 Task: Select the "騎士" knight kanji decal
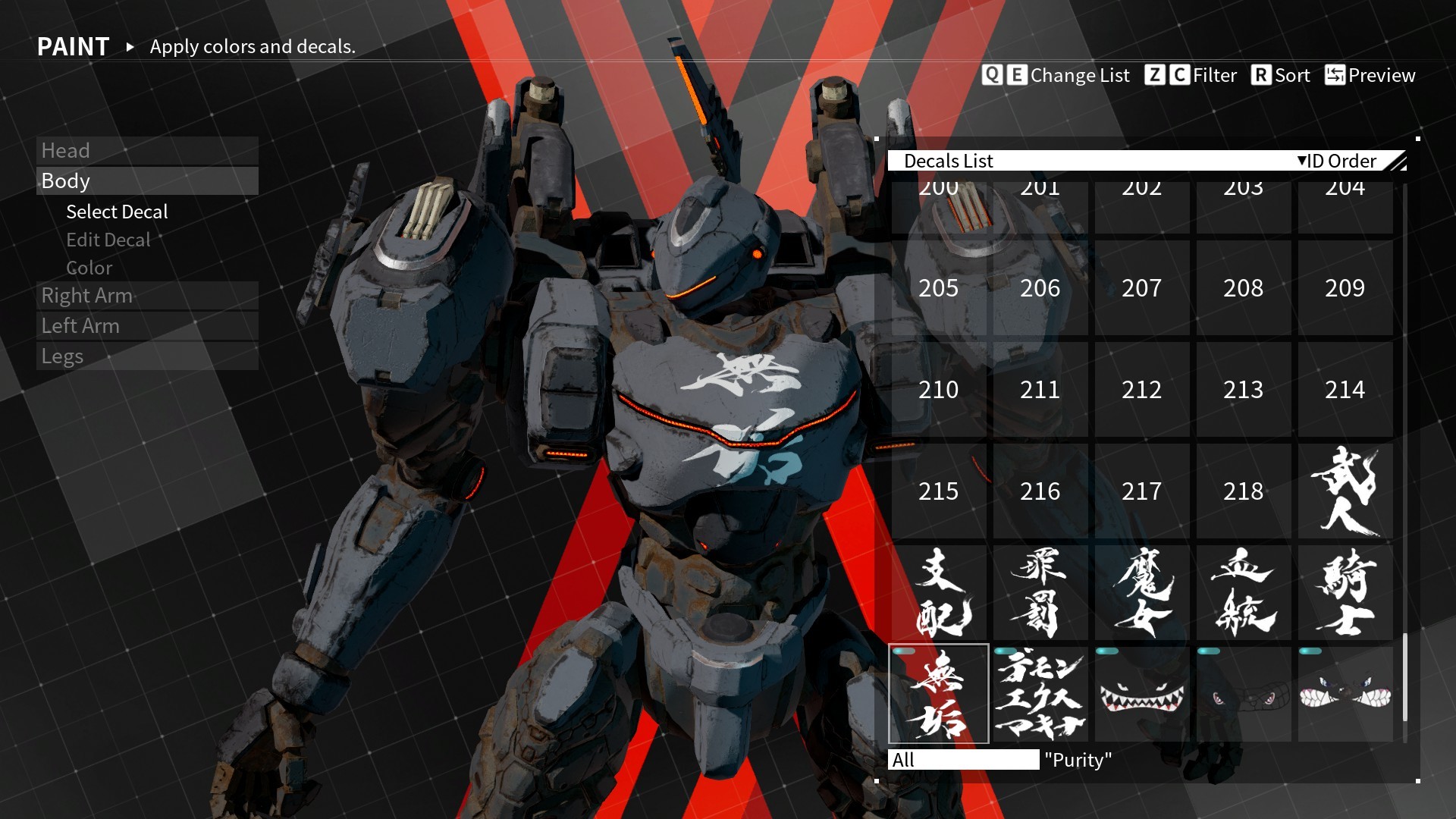coord(1345,592)
